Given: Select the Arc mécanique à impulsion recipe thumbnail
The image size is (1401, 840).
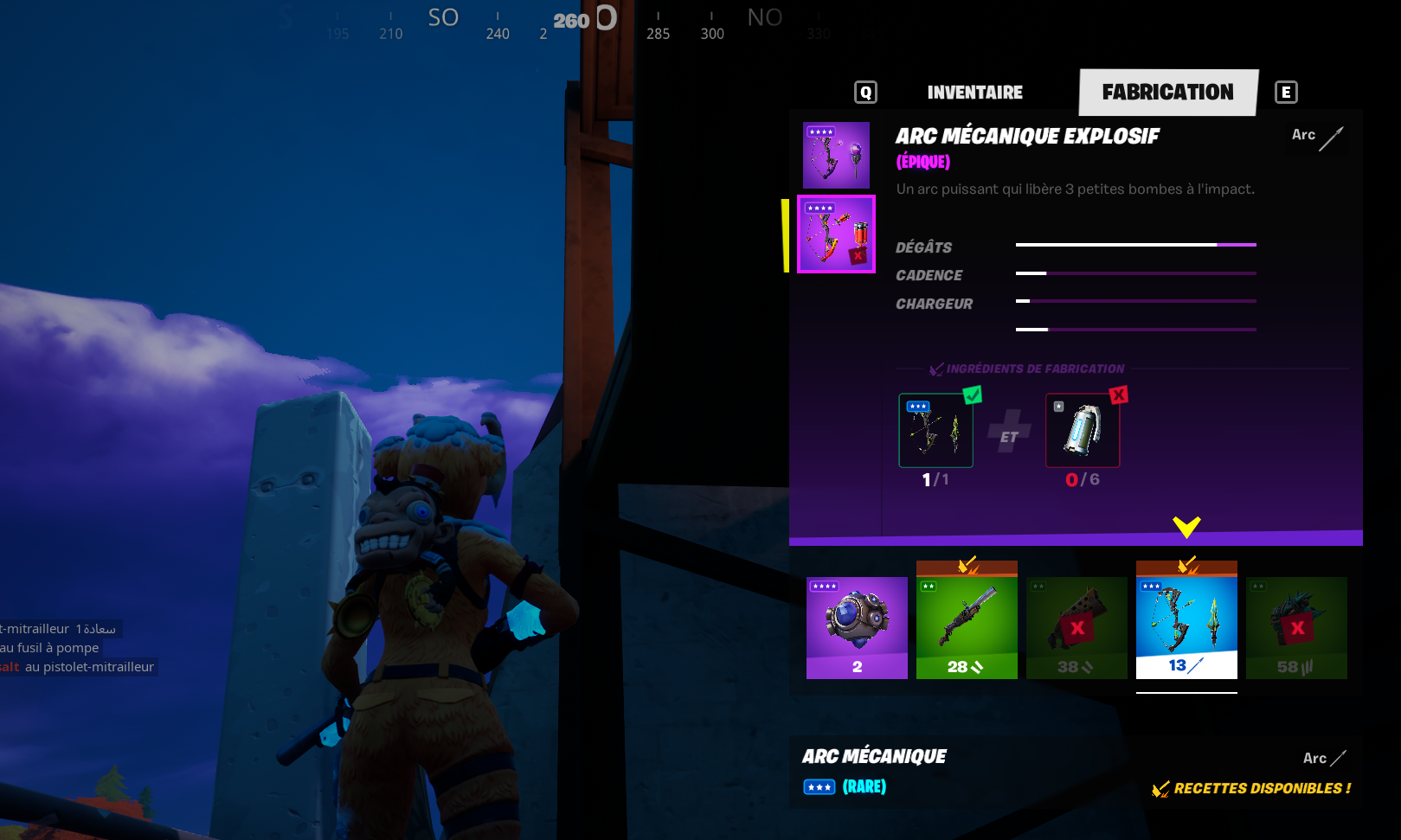Looking at the screenshot, I should [835, 154].
